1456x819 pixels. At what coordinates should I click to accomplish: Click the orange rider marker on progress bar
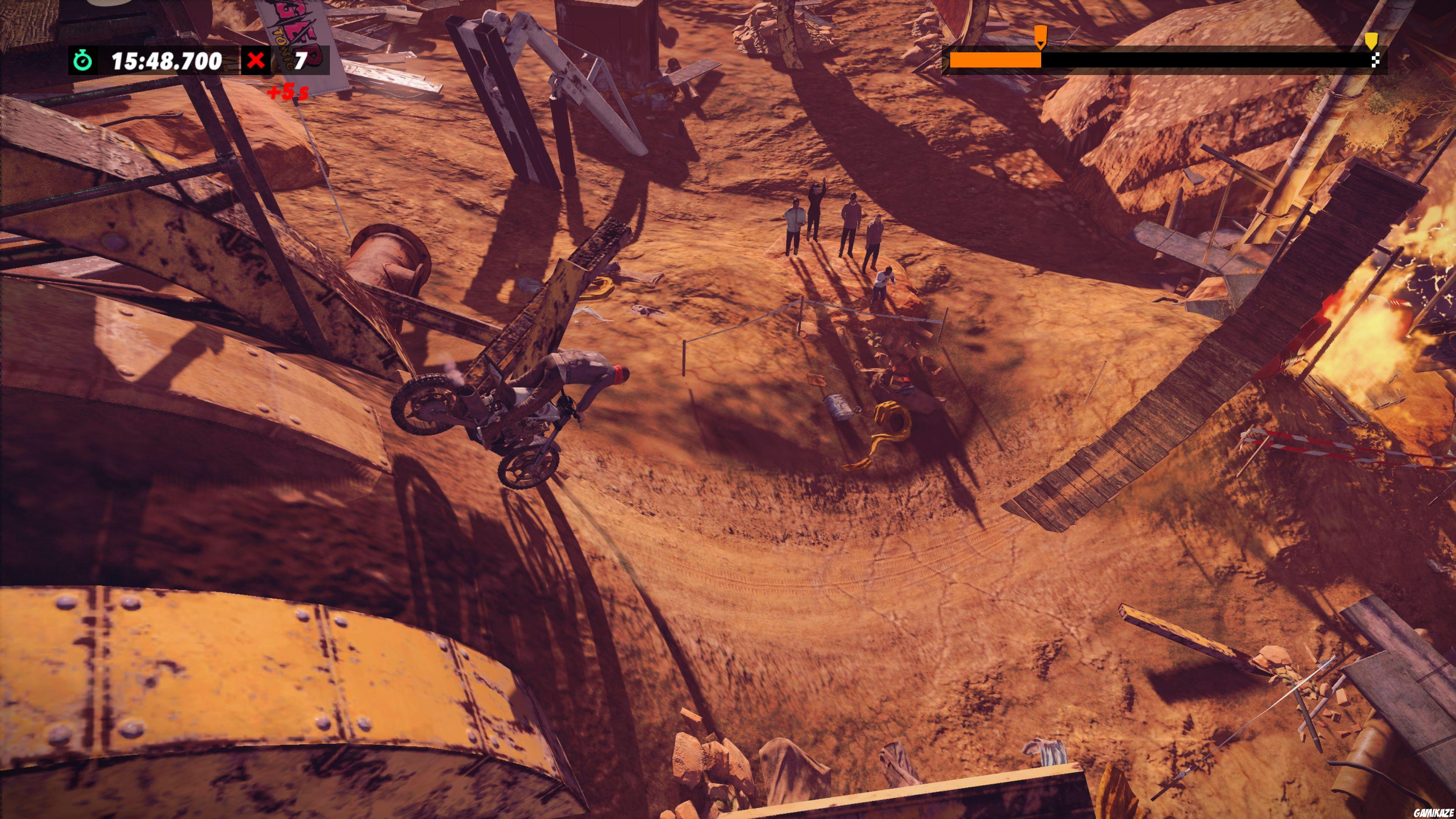click(1040, 36)
